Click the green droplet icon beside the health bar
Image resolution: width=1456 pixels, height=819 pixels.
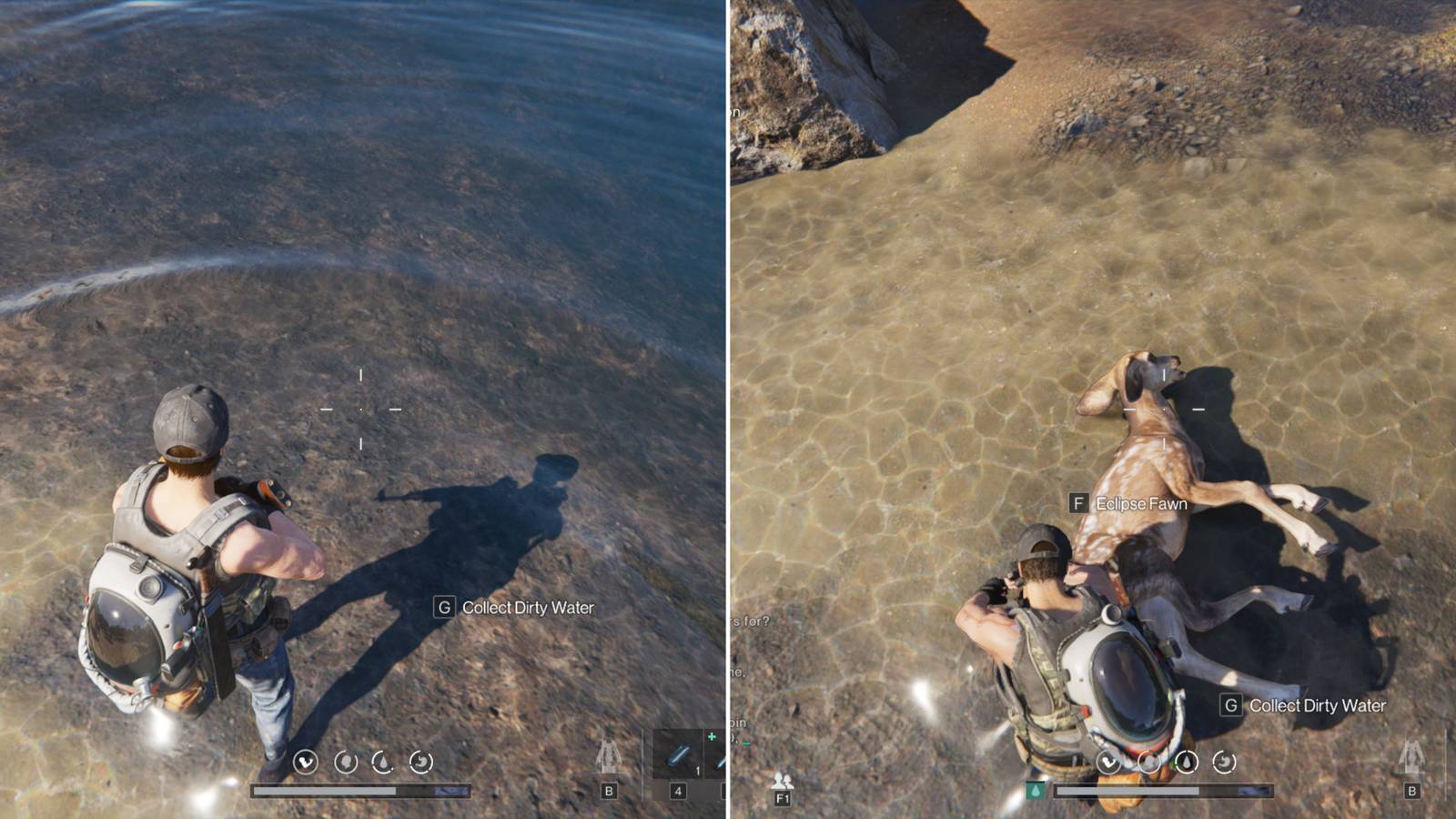point(1035,791)
